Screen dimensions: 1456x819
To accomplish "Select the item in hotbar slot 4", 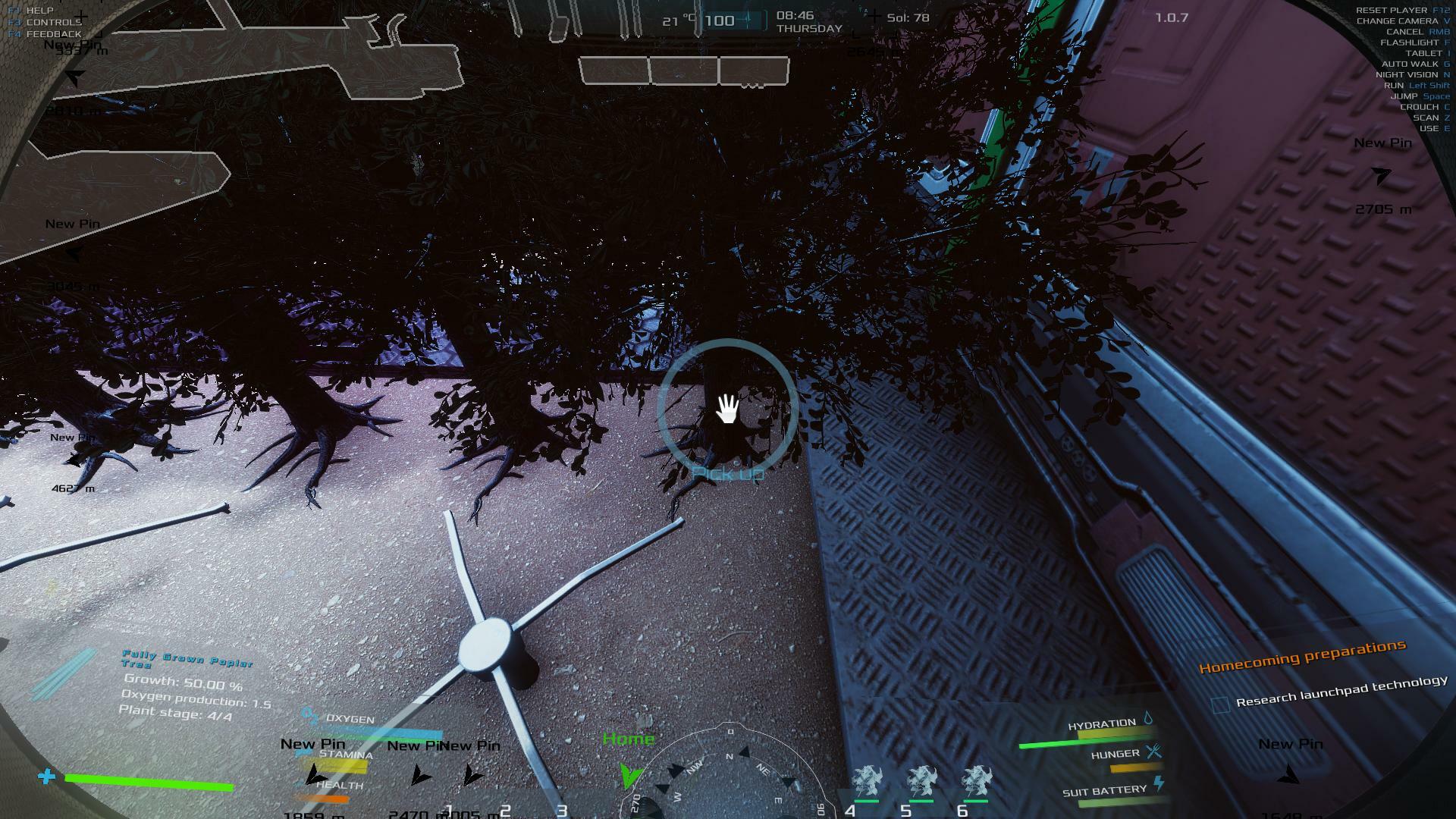I will [x=866, y=782].
